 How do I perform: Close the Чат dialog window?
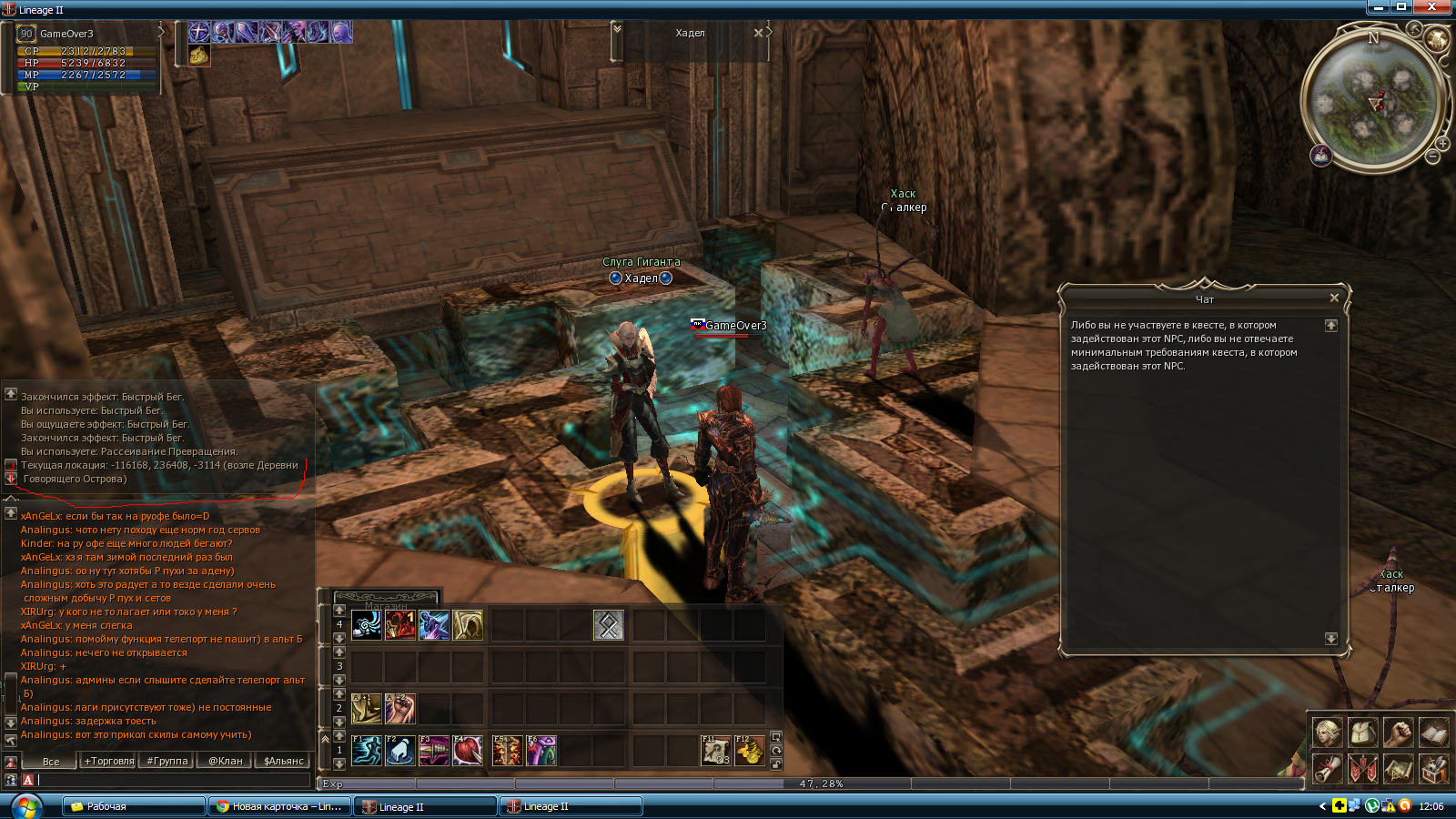click(x=1334, y=298)
